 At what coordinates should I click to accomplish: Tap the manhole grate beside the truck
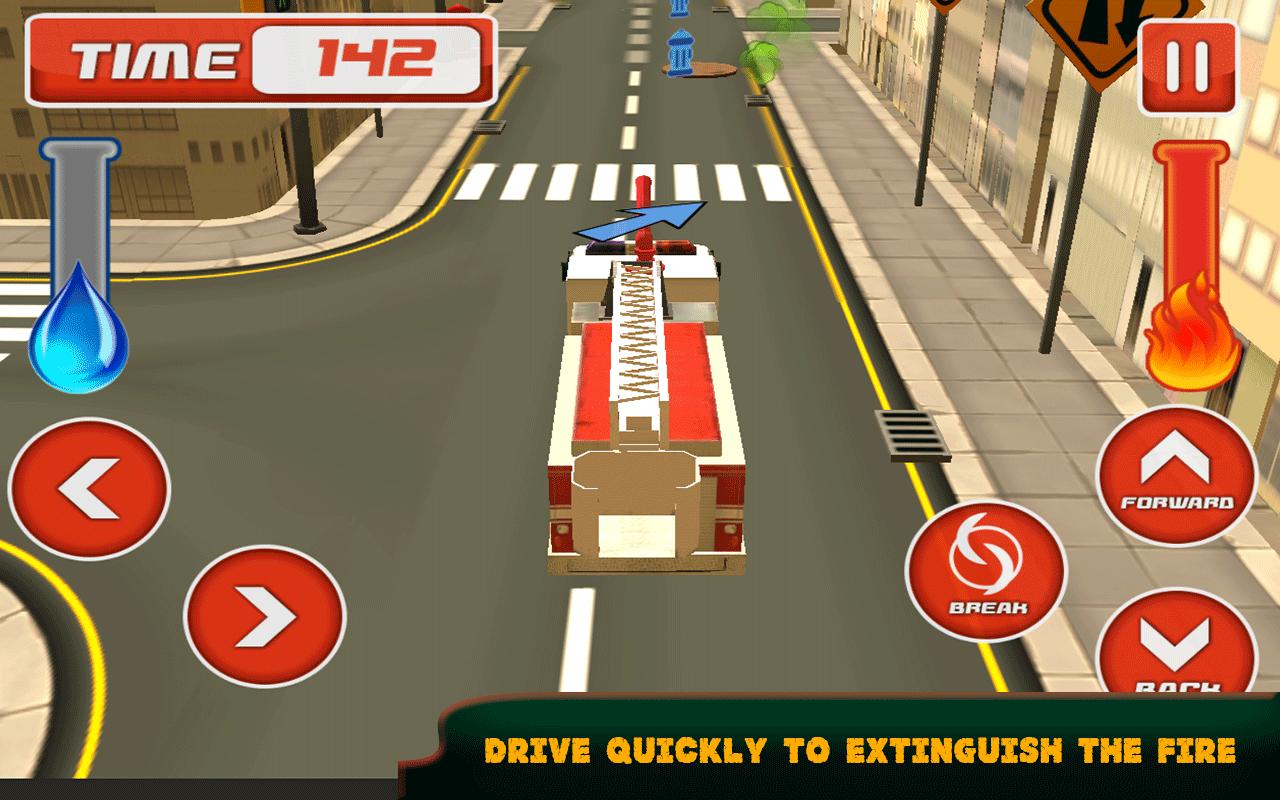coord(911,432)
